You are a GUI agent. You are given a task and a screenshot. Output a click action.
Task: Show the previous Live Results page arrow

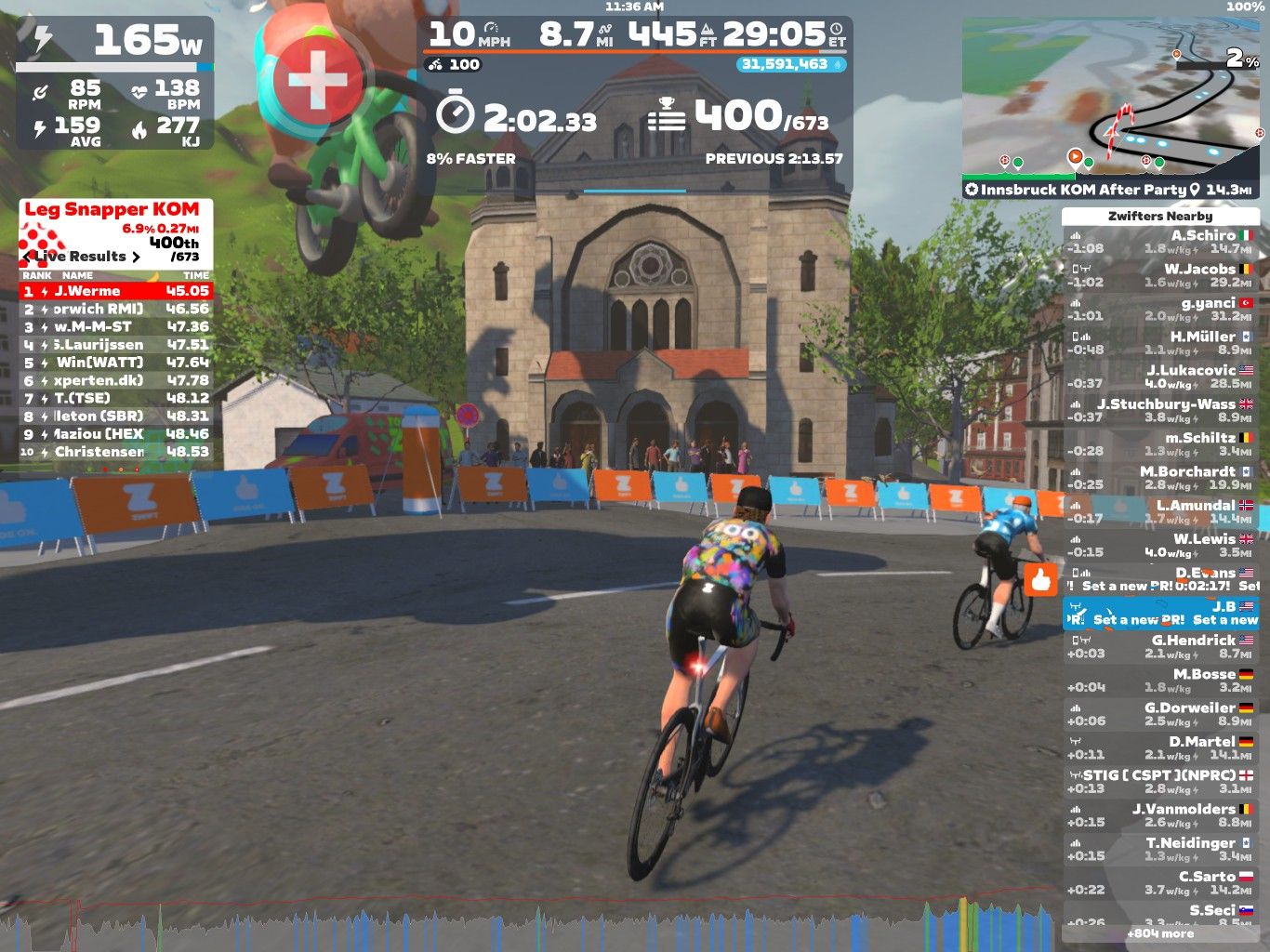tap(28, 257)
